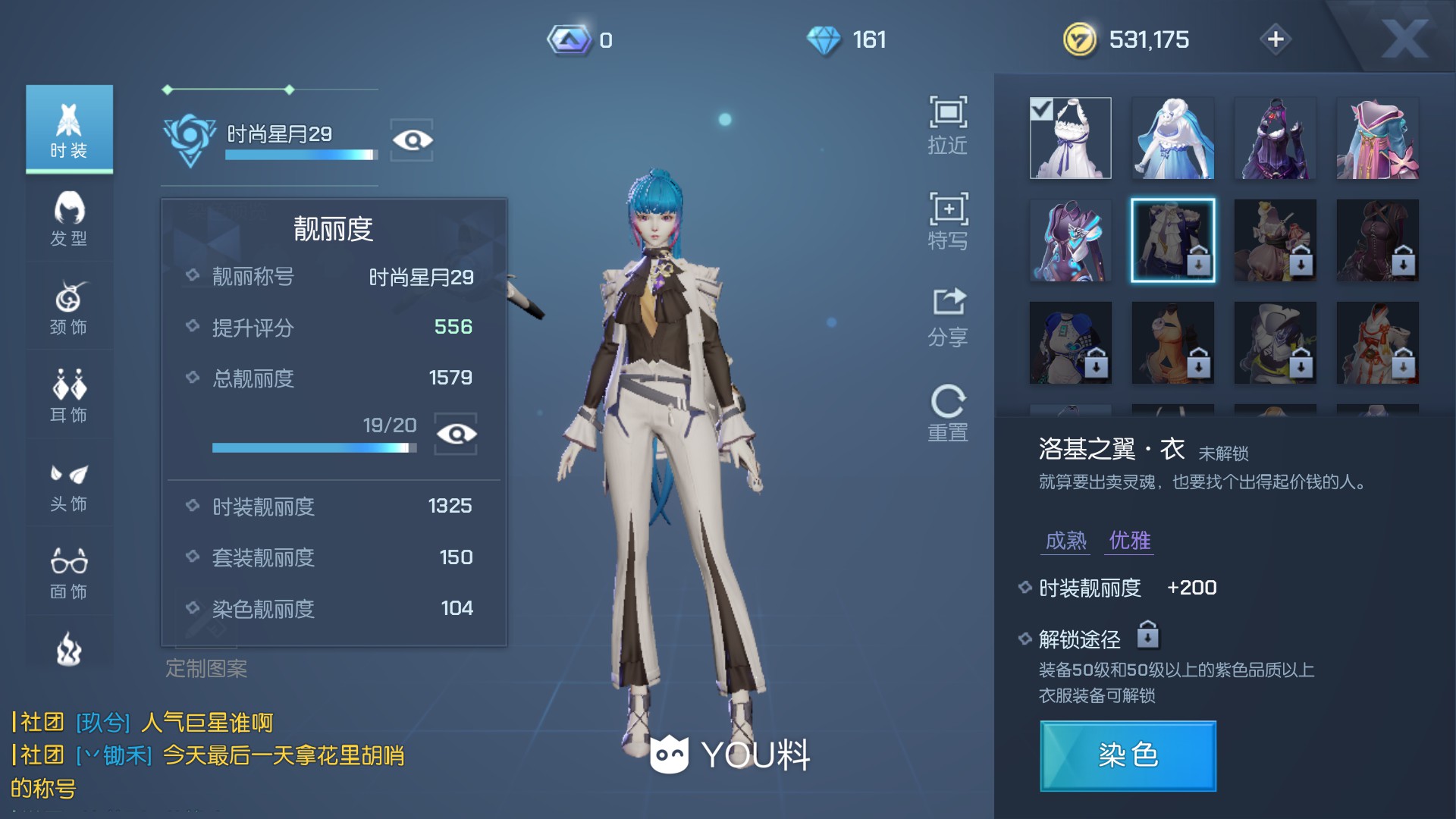1456x819 pixels.
Task: Pick the pink and teal robe thumbnail
Action: coord(1377,138)
